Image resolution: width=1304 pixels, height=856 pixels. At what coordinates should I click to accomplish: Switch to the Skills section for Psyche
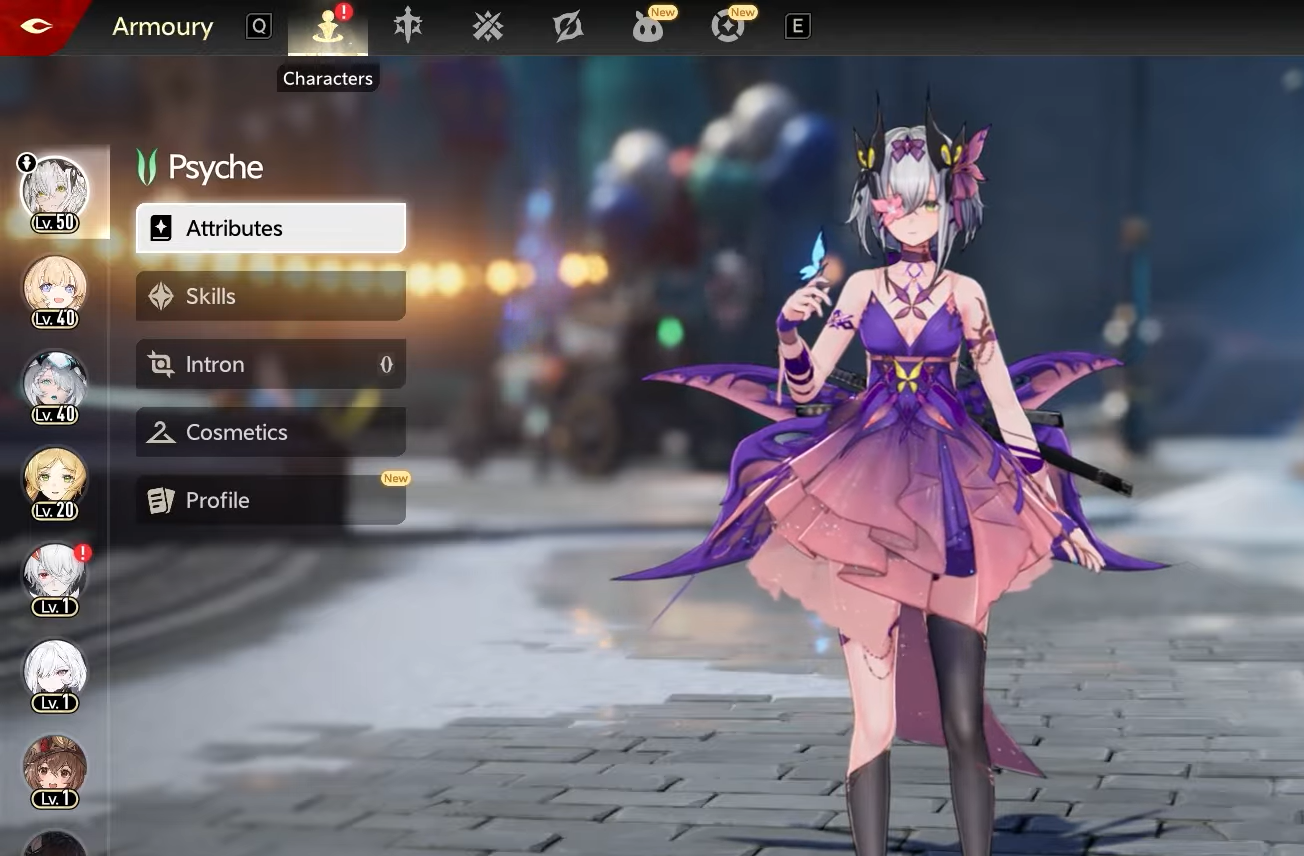(x=270, y=296)
